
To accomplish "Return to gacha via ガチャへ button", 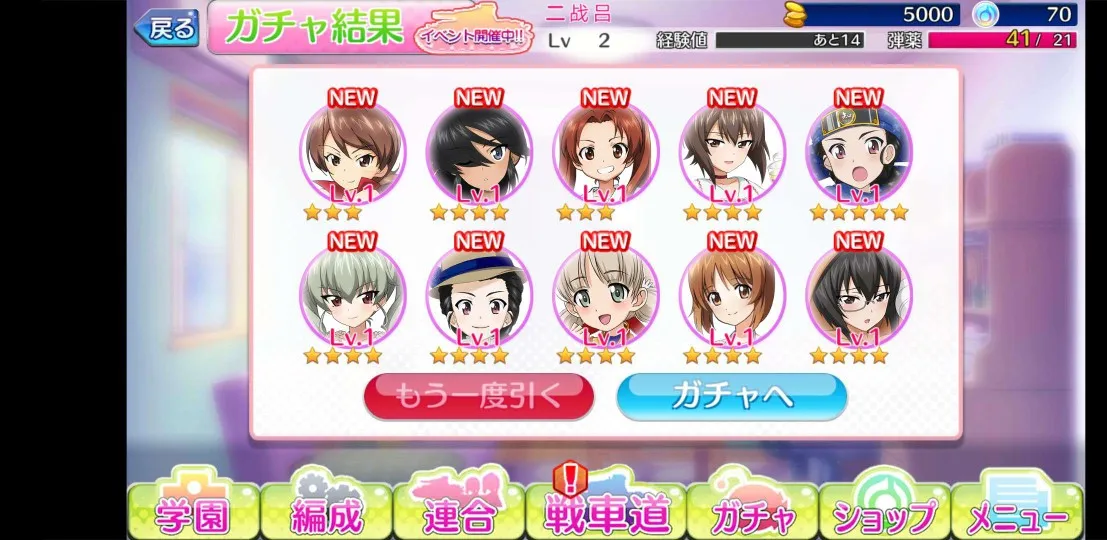I will click(731, 397).
